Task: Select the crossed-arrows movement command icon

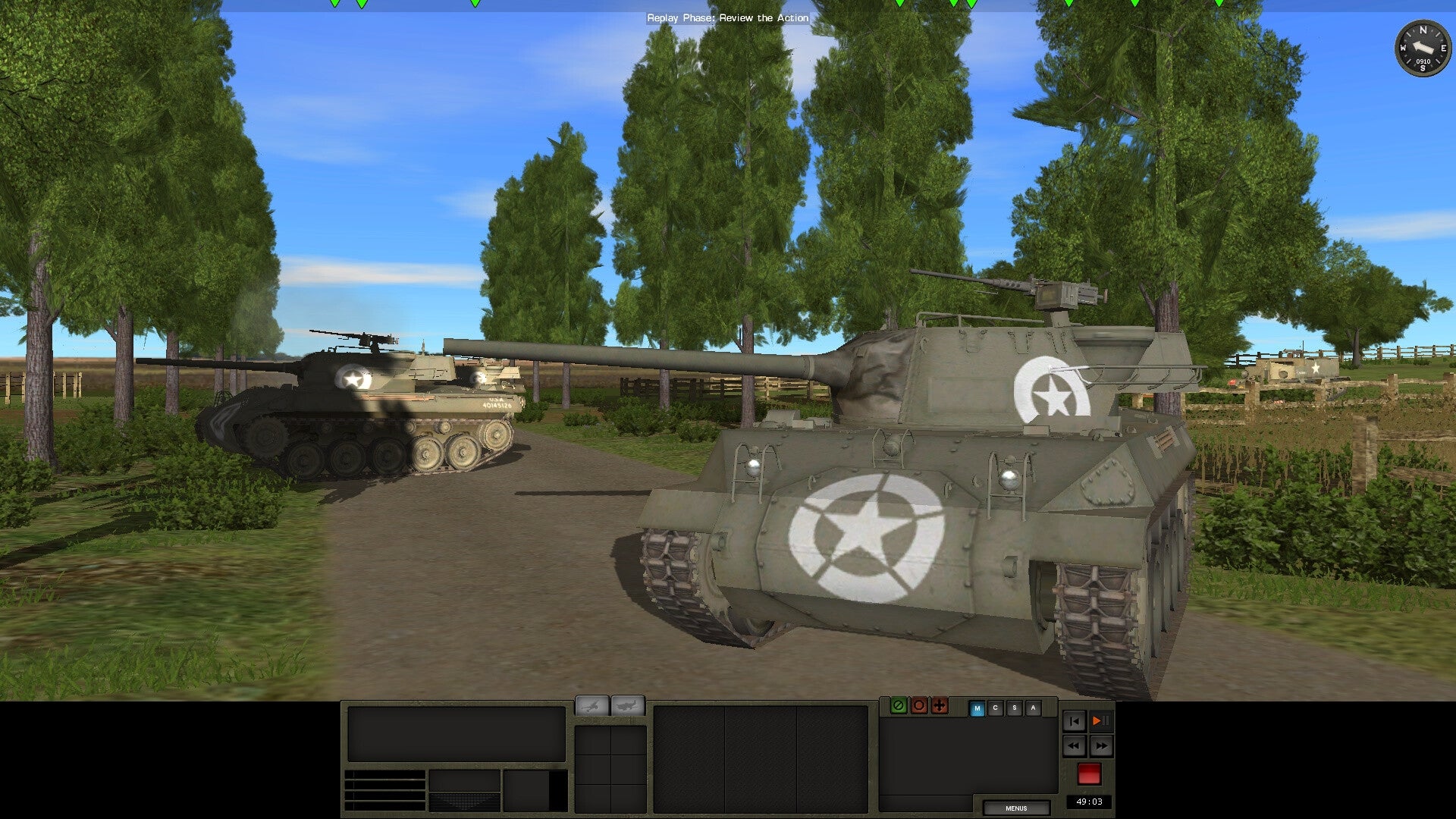Action: point(939,707)
